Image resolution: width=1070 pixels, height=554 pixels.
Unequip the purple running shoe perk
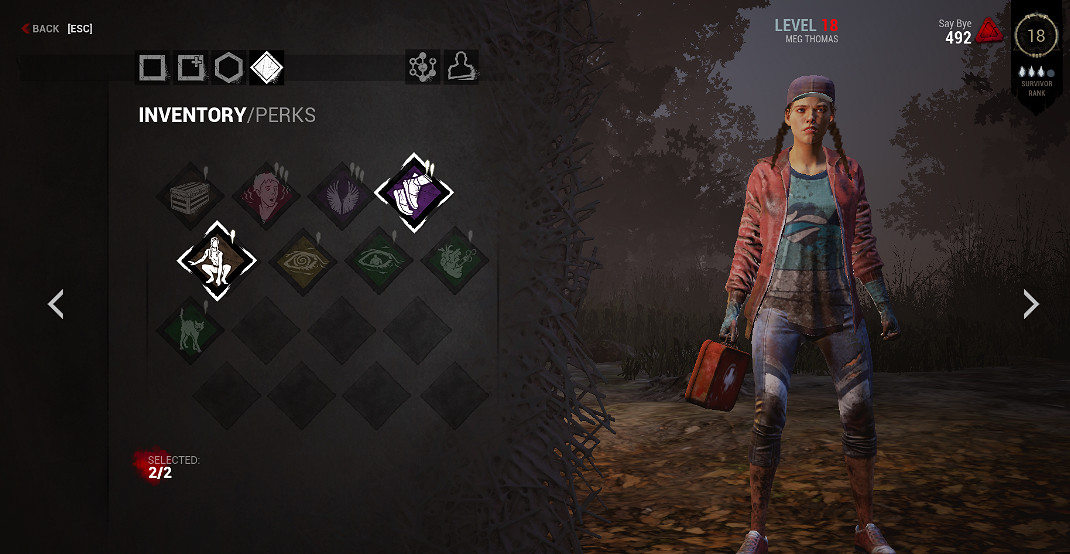pyautogui.click(x=414, y=192)
